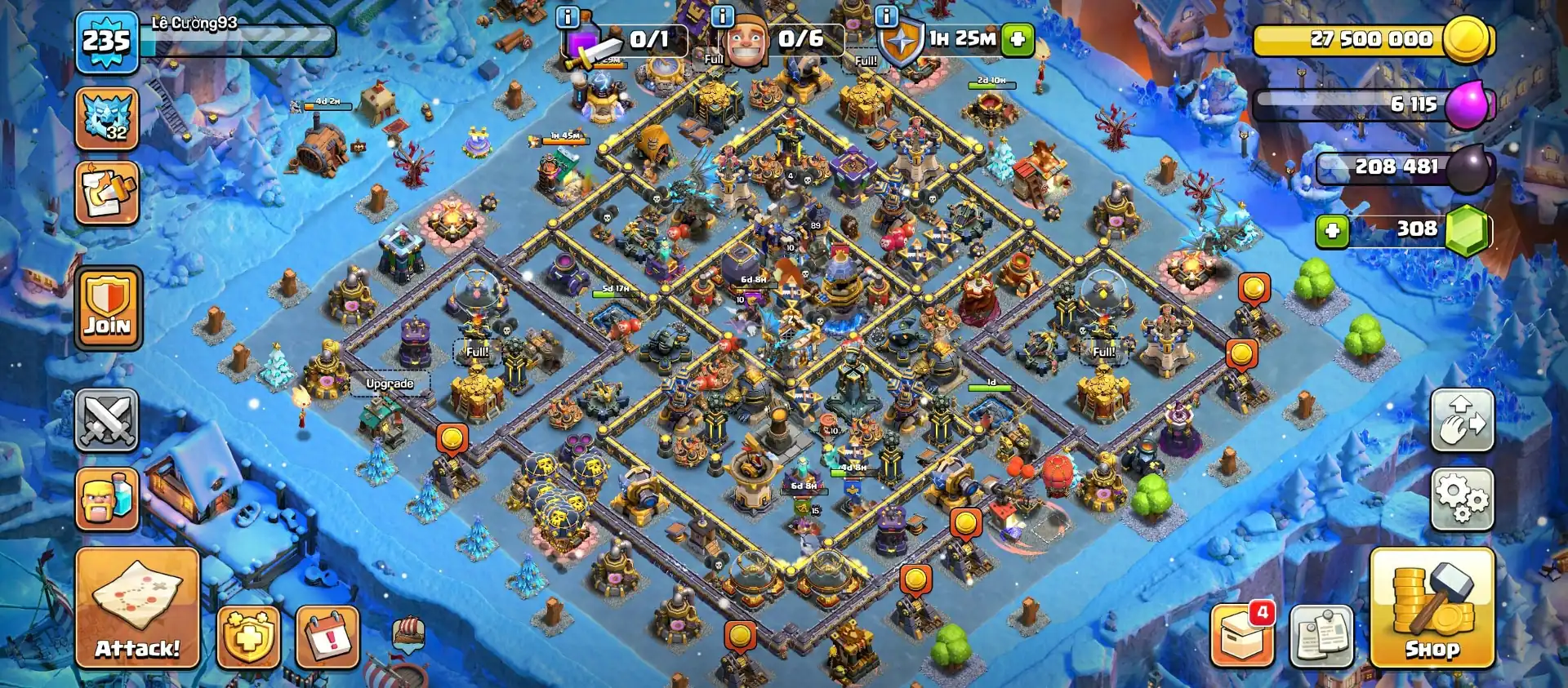This screenshot has height=688, width=1568.
Task: Open the player level badge showing 235
Action: click(105, 38)
